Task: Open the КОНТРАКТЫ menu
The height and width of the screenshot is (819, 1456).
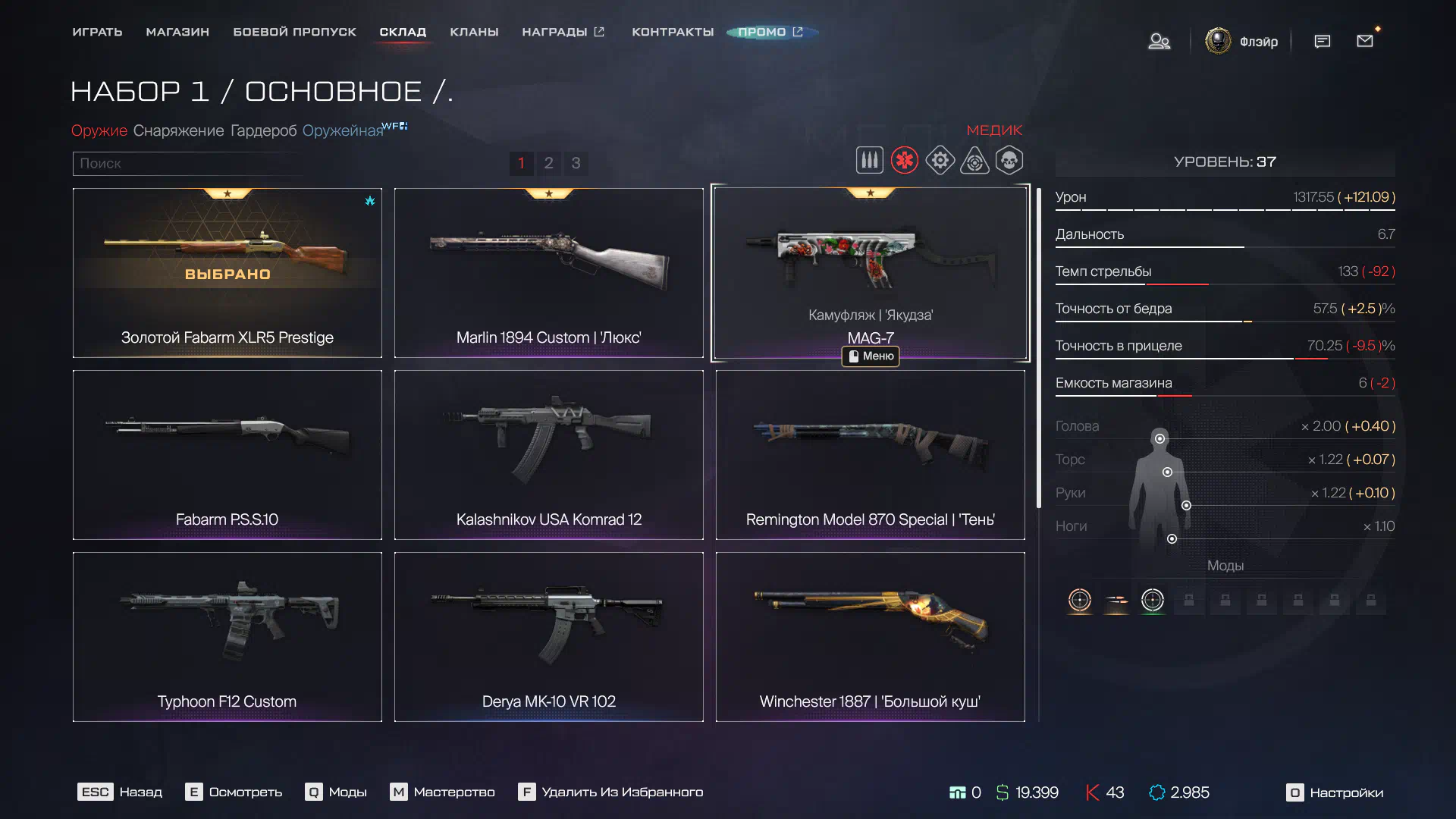Action: click(673, 32)
